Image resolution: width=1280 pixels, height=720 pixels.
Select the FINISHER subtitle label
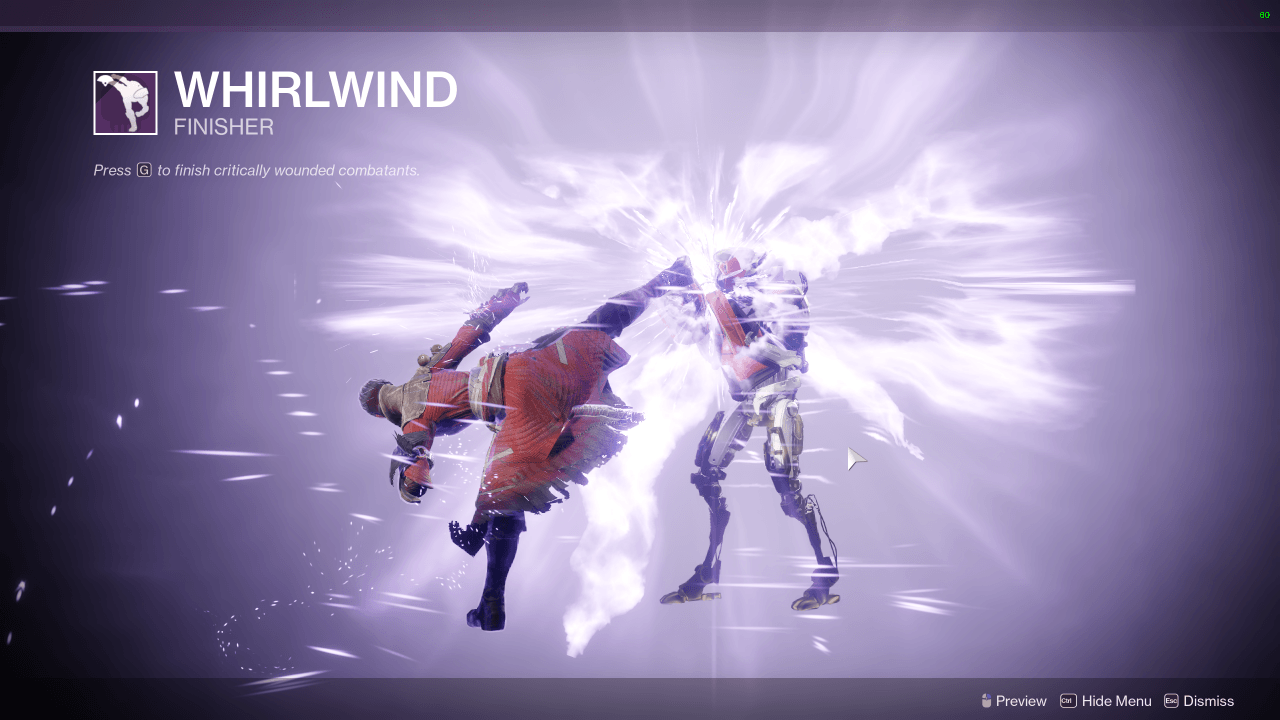coord(222,127)
